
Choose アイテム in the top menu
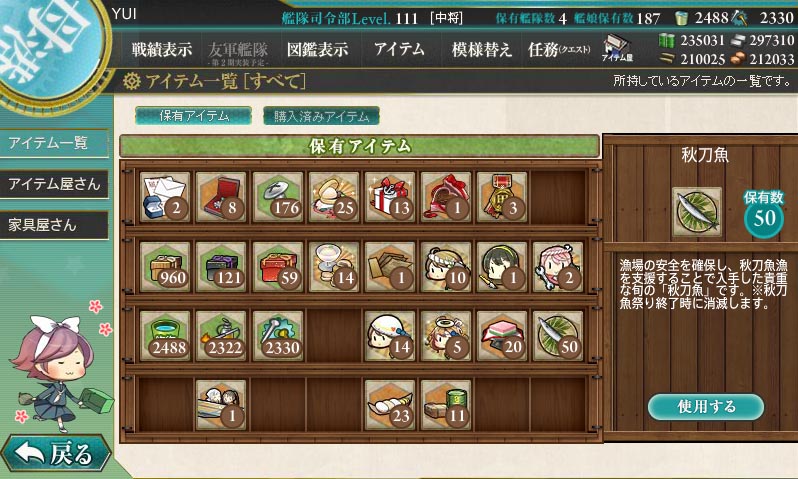398,49
